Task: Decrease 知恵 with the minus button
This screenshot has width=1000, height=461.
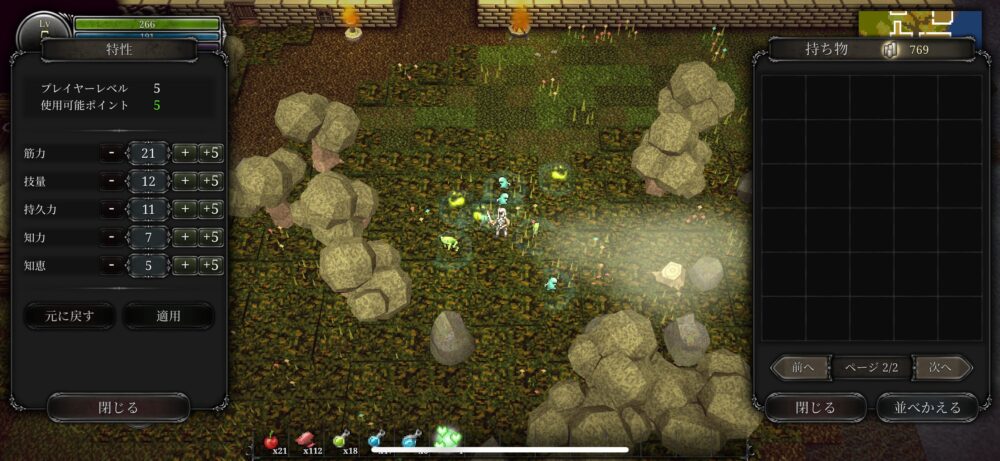Action: 112,265
